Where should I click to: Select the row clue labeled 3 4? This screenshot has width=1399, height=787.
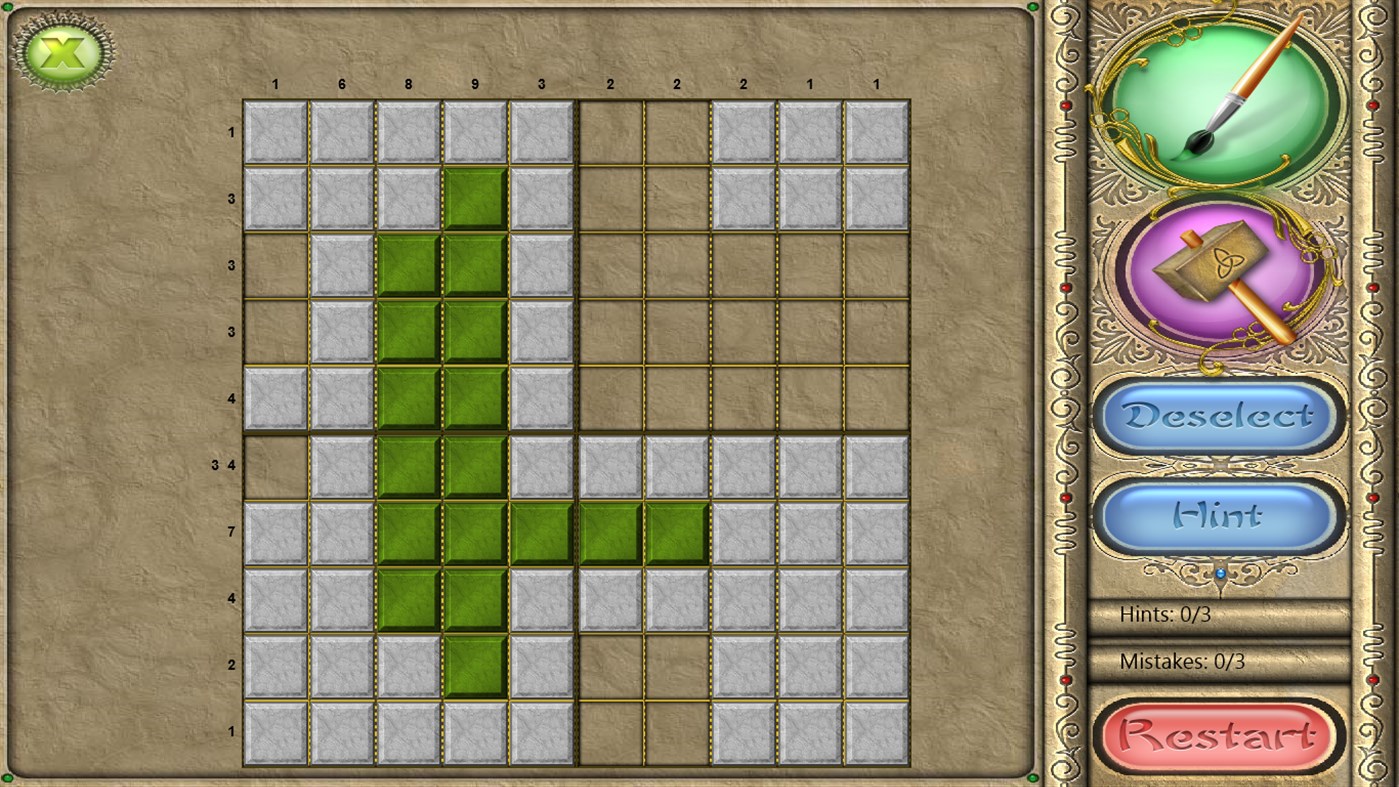(x=228, y=464)
